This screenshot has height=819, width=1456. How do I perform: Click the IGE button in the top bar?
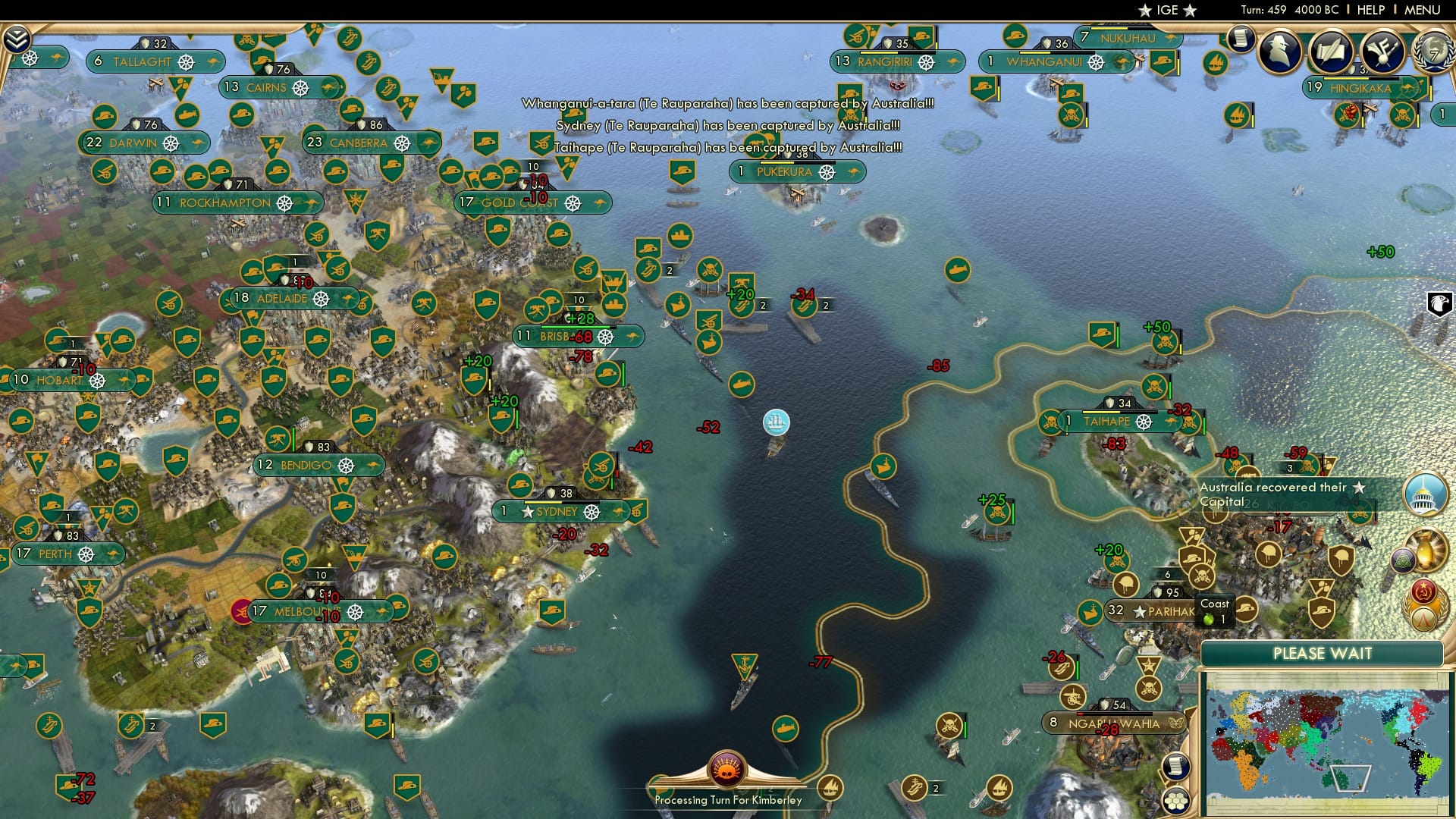(x=1166, y=10)
